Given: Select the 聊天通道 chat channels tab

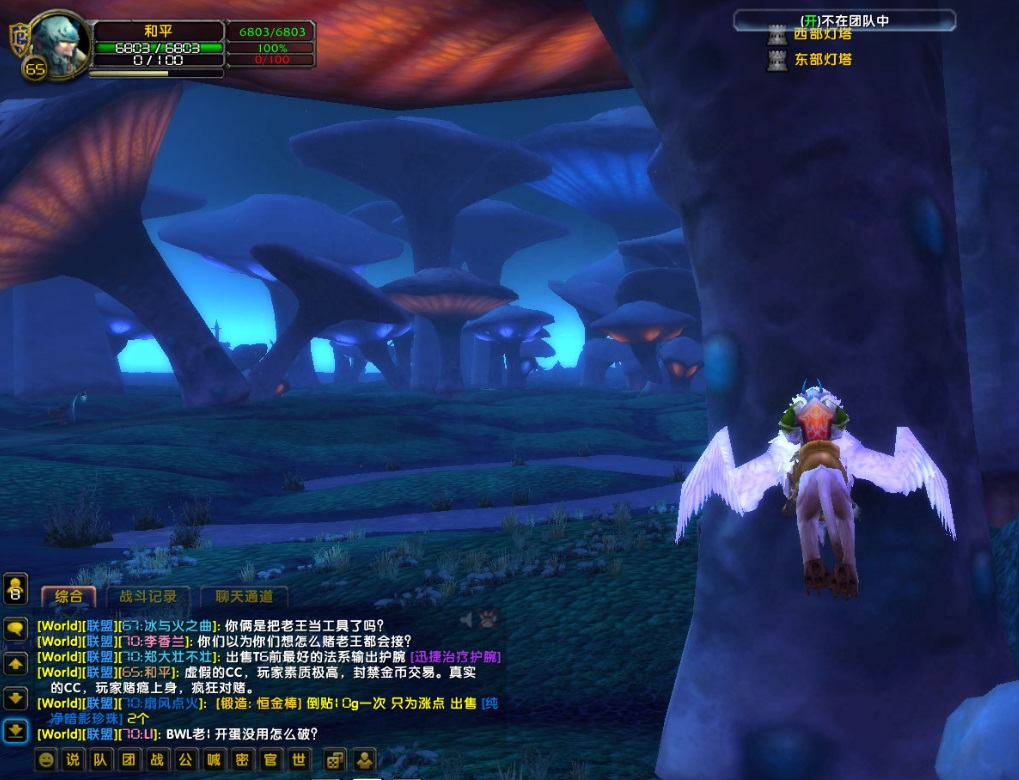Looking at the screenshot, I should [x=243, y=596].
